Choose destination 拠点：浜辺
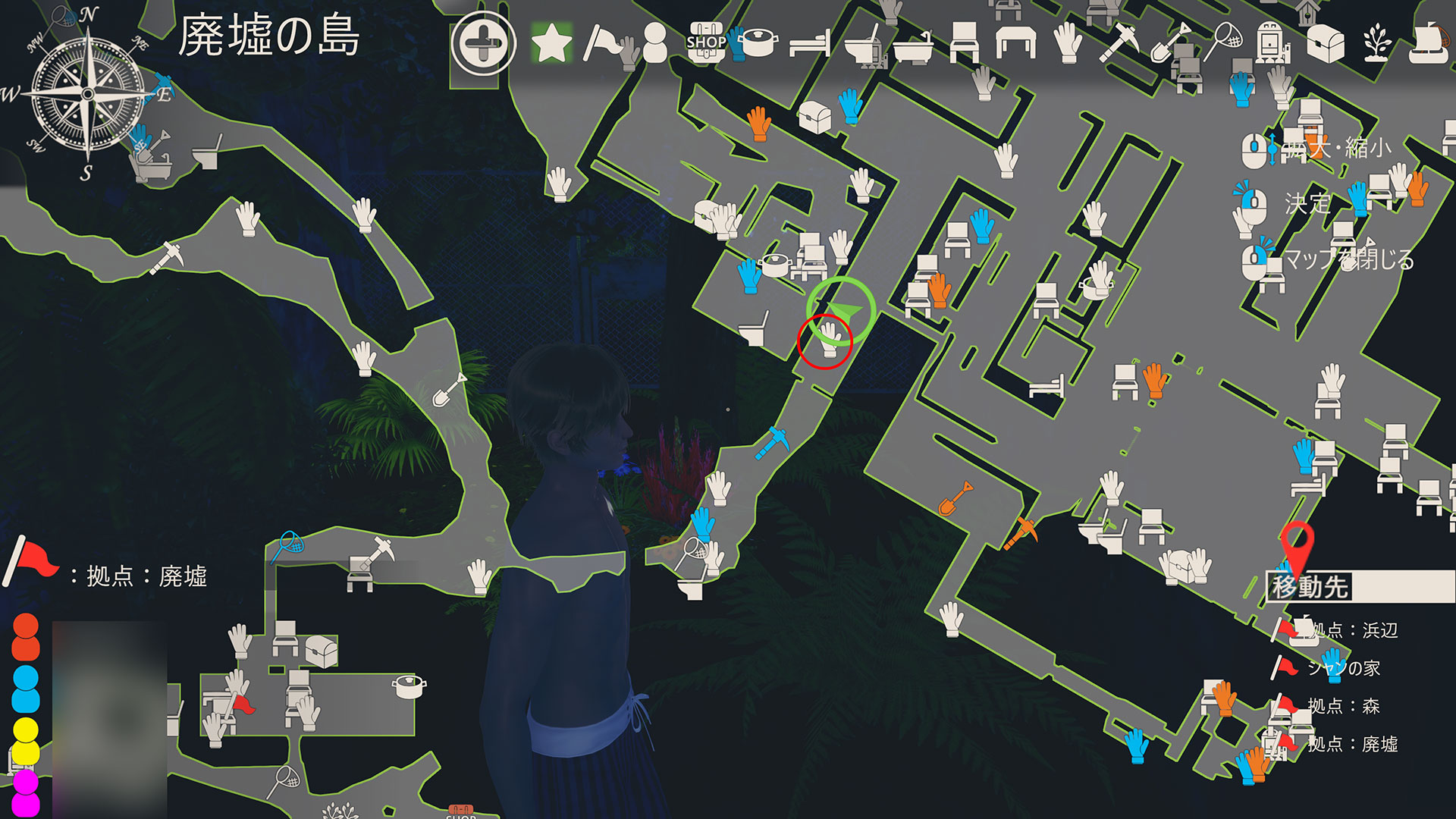Screen dimensions: 1456x819 1354,630
